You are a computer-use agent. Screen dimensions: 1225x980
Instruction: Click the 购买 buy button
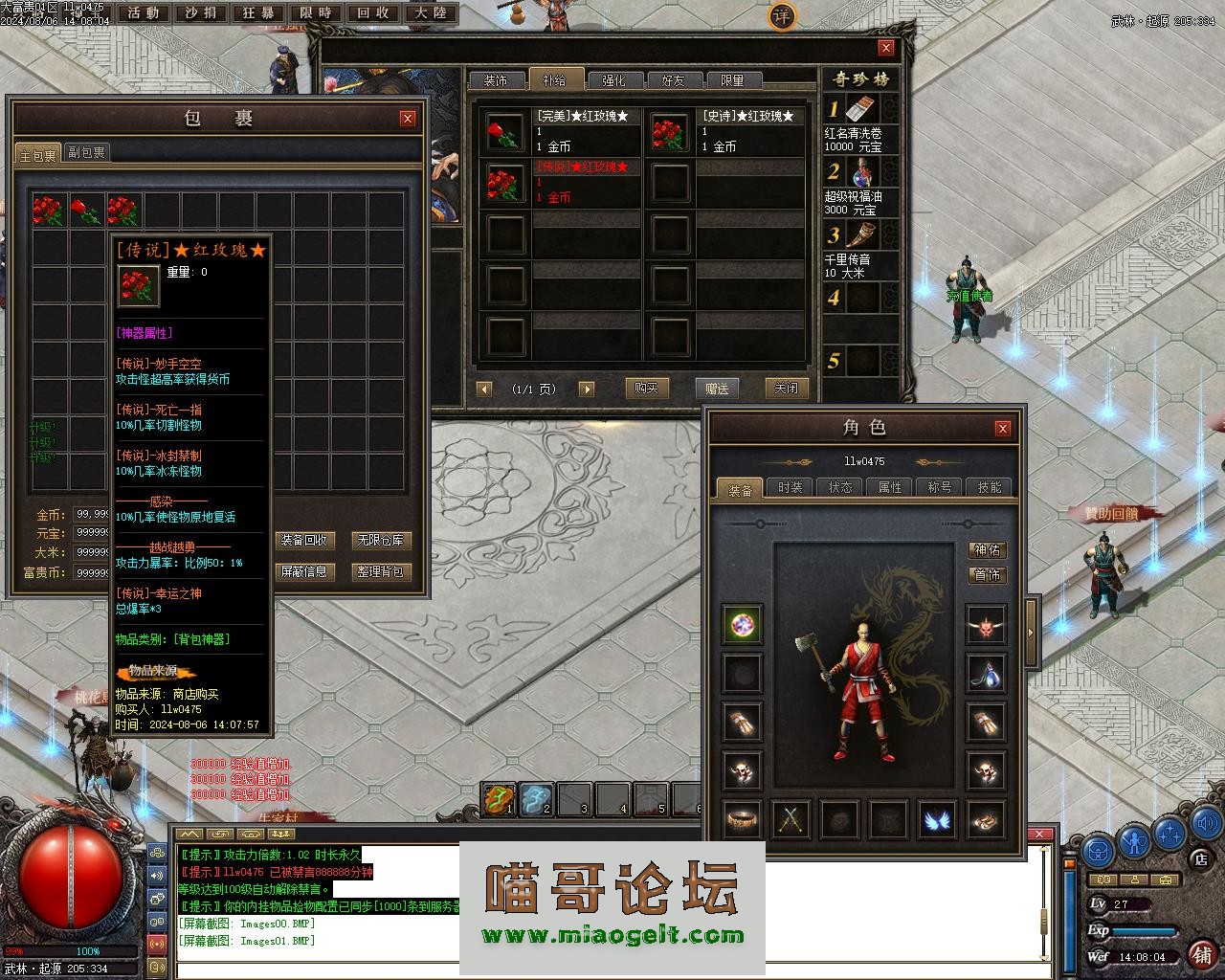(x=646, y=388)
